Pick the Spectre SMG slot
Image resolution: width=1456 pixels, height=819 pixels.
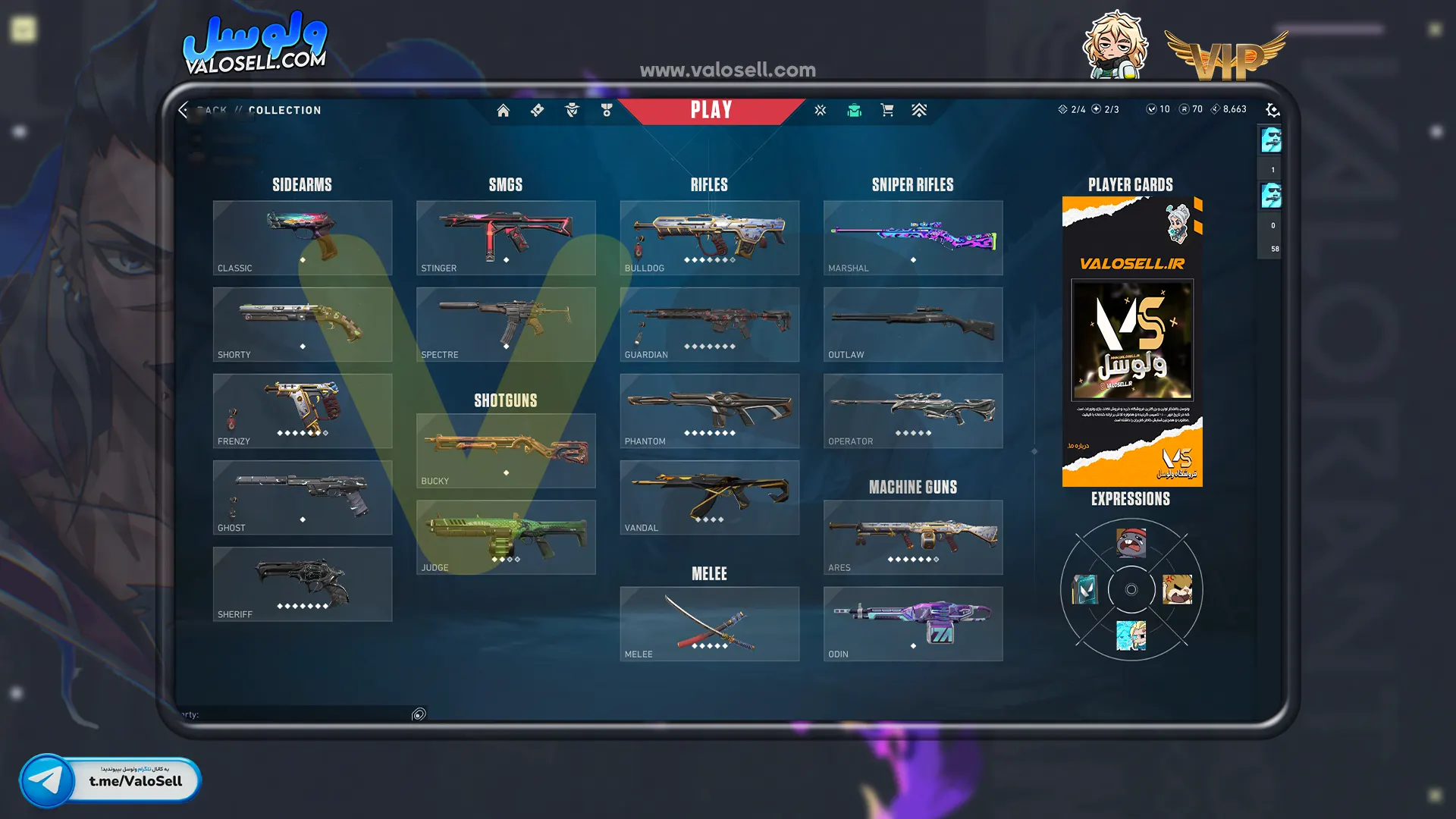505,324
